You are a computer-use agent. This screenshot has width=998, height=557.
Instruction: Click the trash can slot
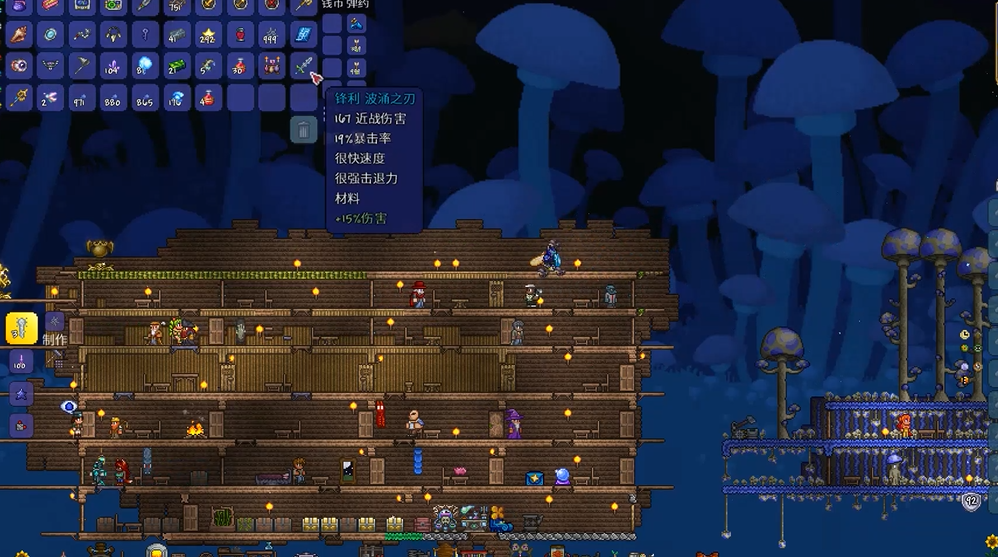coord(303,129)
